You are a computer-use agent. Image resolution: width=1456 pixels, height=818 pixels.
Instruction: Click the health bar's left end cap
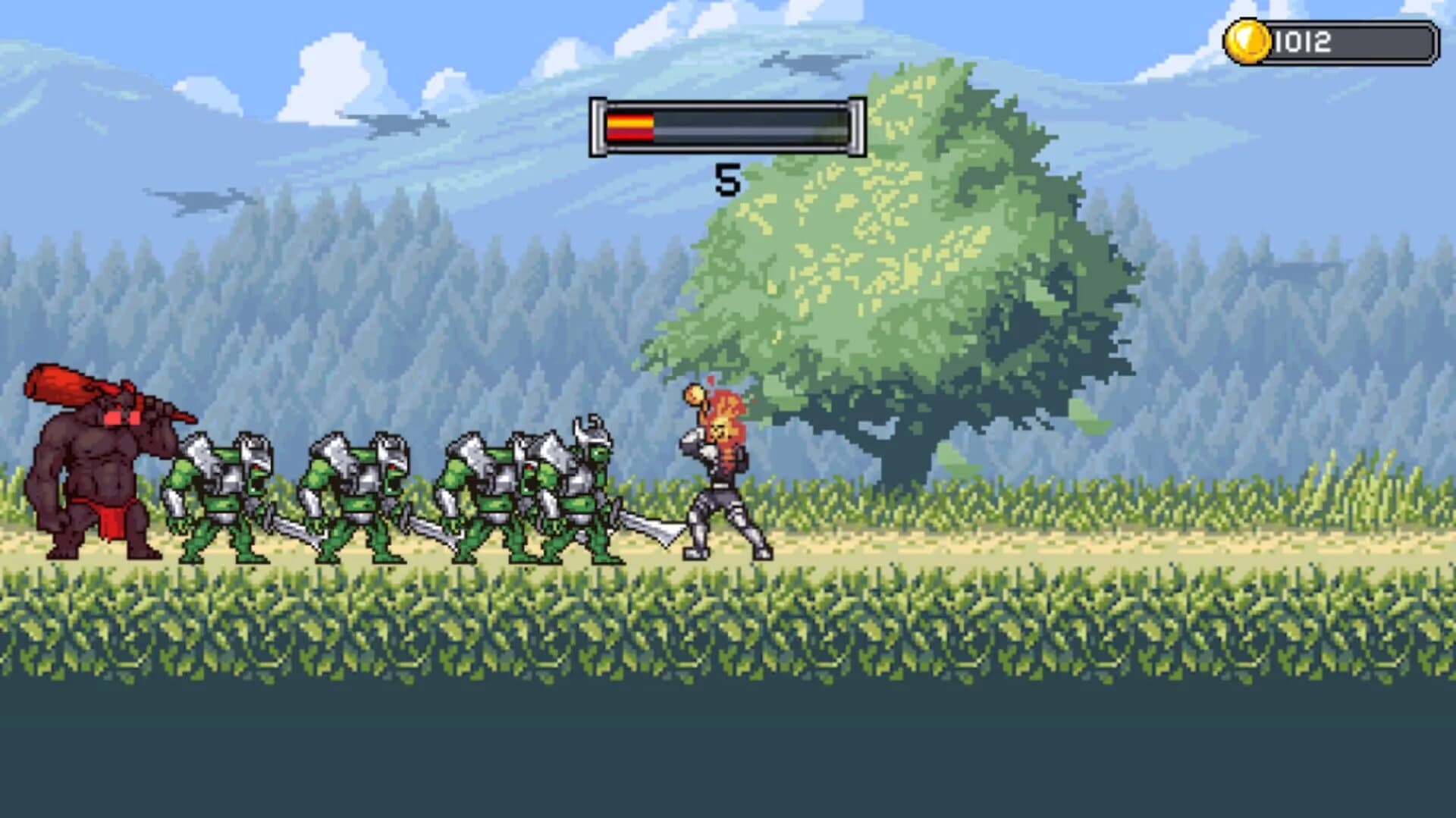pyautogui.click(x=598, y=127)
